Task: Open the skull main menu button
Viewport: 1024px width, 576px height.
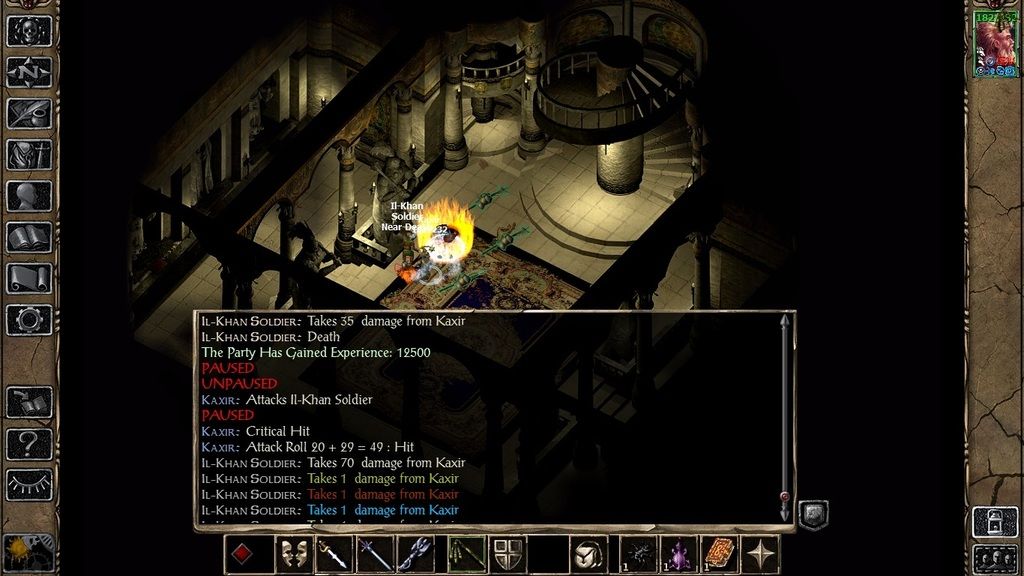Action: coord(29,30)
